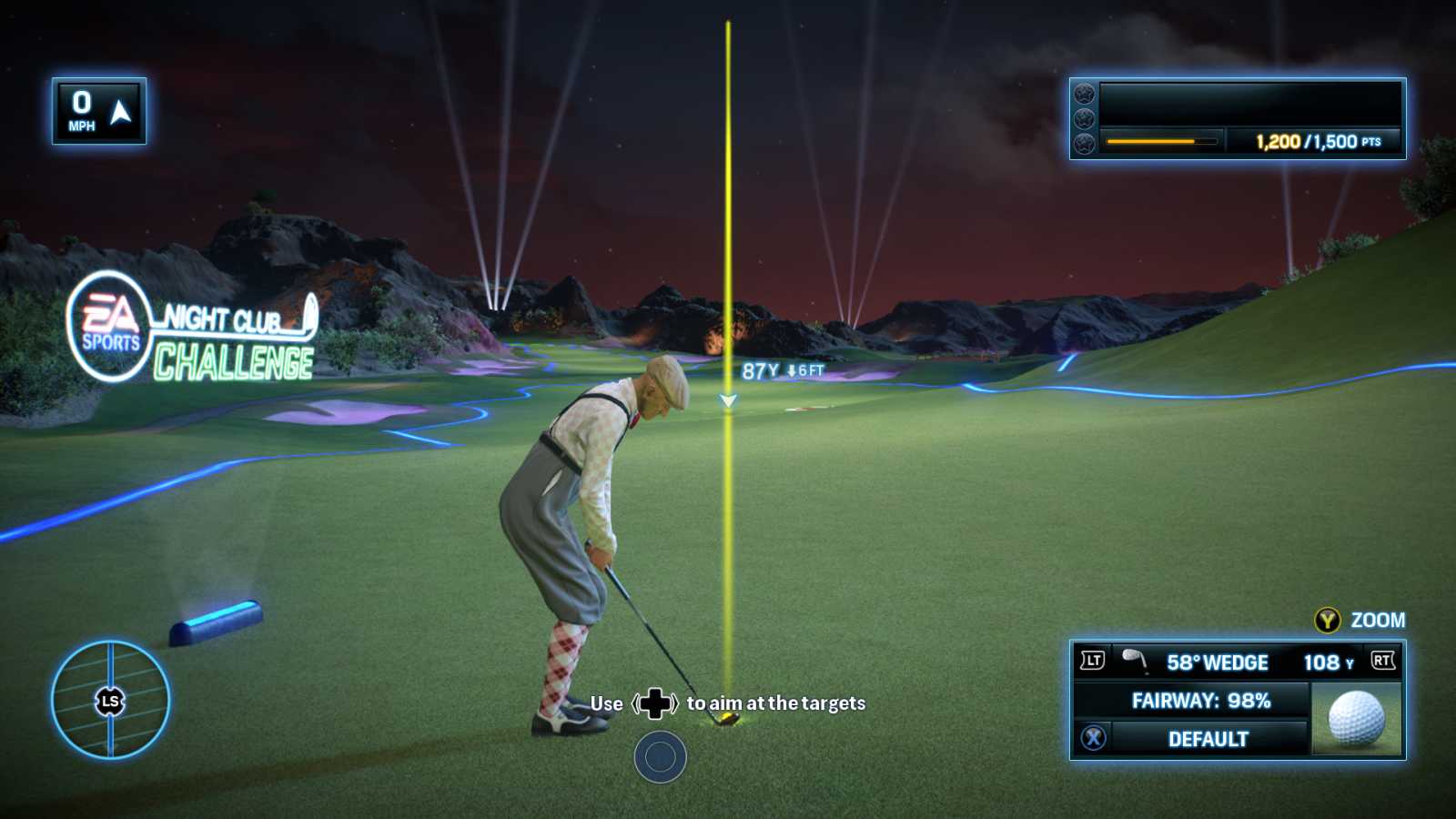Open the DEFAULT shot type selector
This screenshot has width=1456, height=819.
coord(1208,739)
